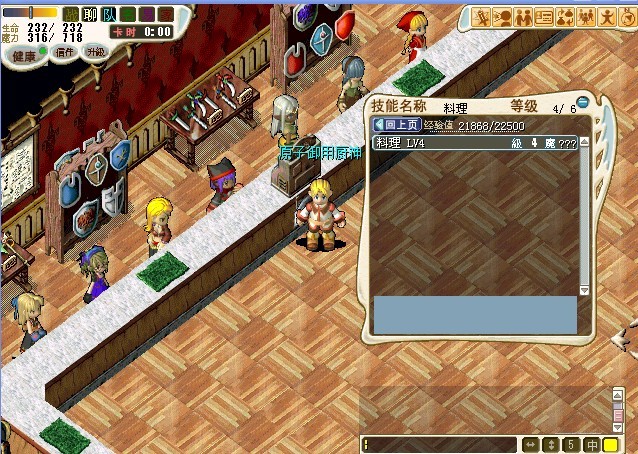Toggle the 中 font size button

pos(590,444)
